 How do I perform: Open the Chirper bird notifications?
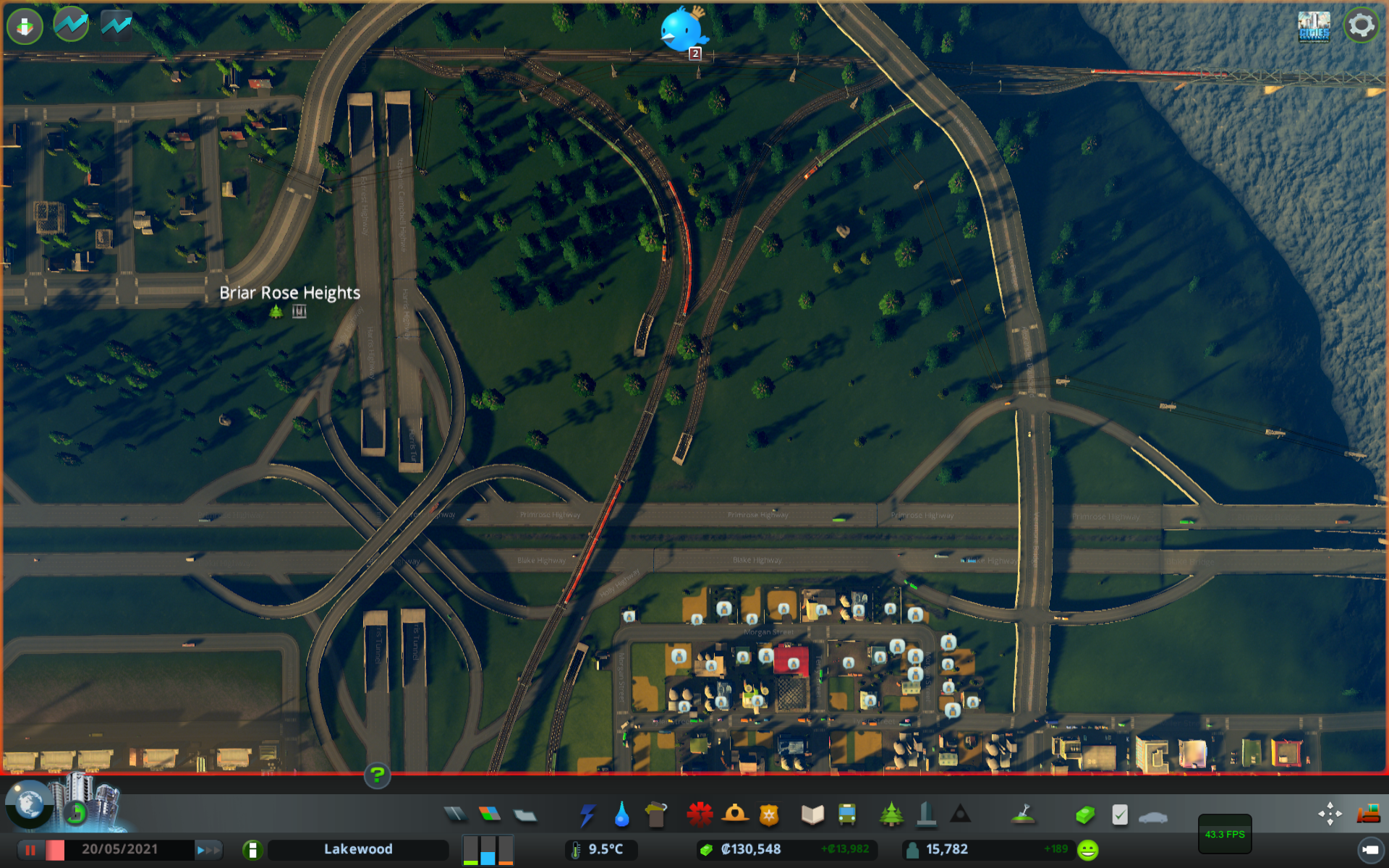coord(681,29)
